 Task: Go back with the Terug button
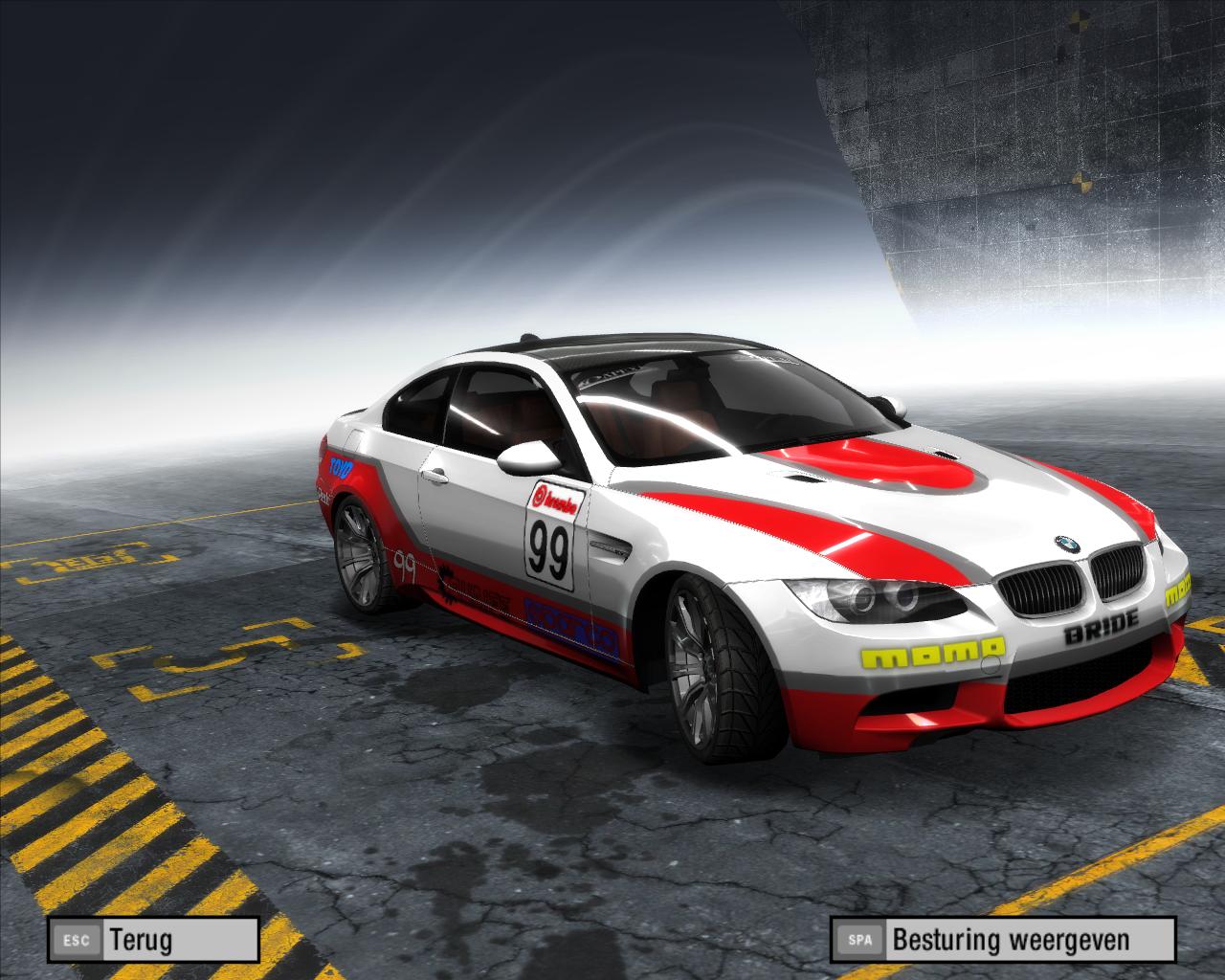[155, 940]
